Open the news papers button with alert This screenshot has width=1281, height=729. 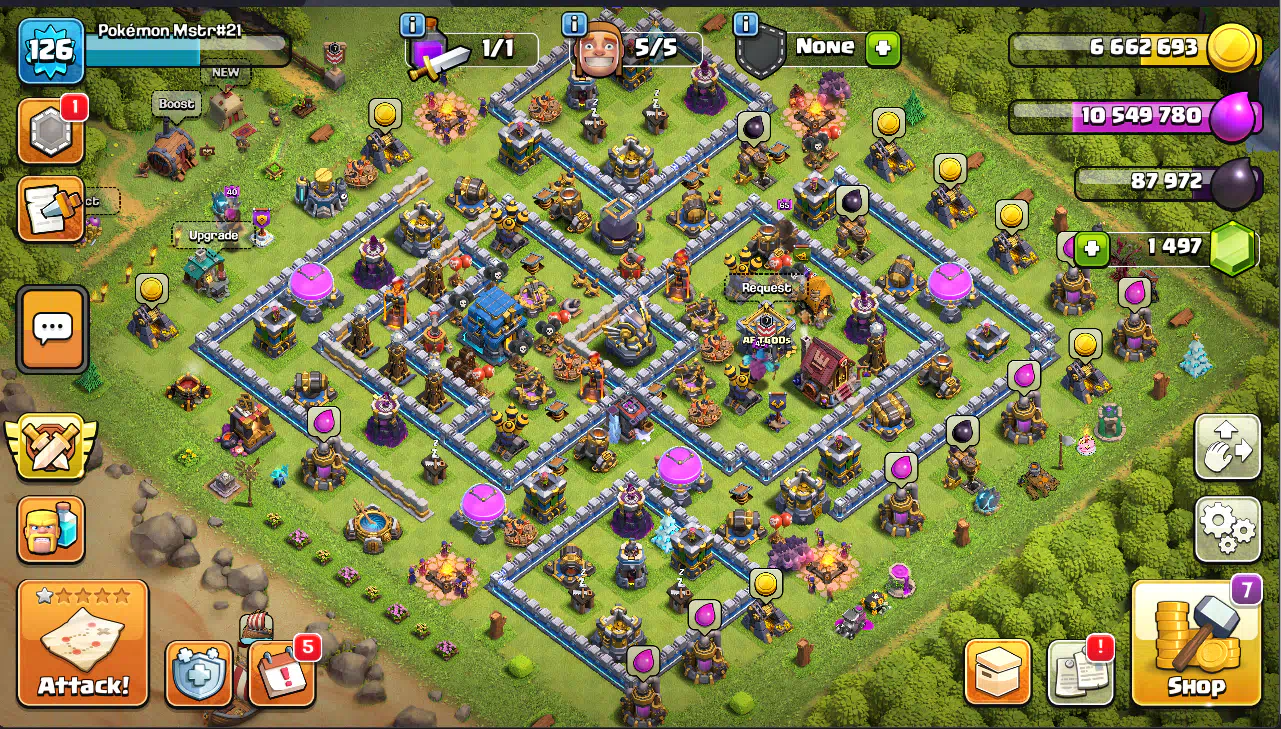click(x=1080, y=672)
